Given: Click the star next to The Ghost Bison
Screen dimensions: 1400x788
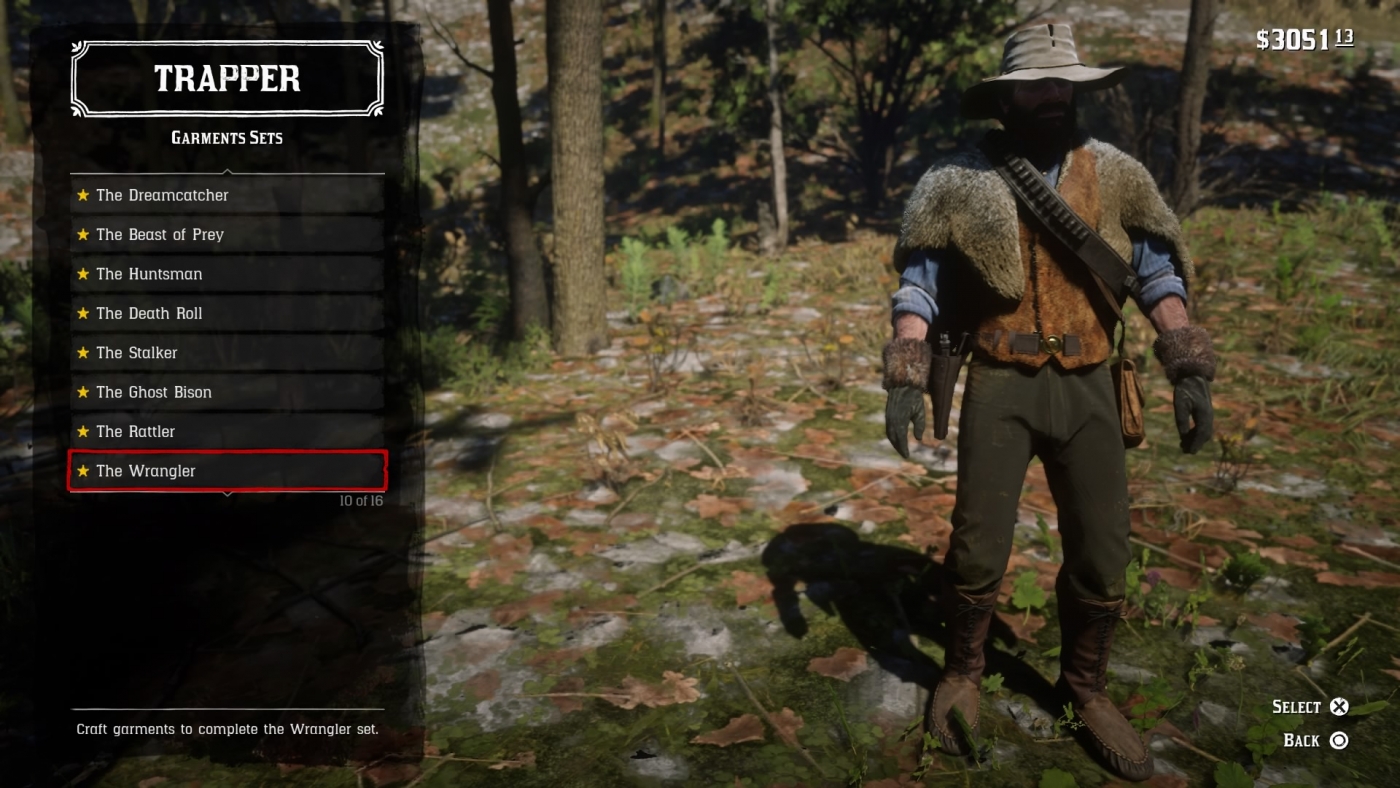Looking at the screenshot, I should [x=82, y=392].
